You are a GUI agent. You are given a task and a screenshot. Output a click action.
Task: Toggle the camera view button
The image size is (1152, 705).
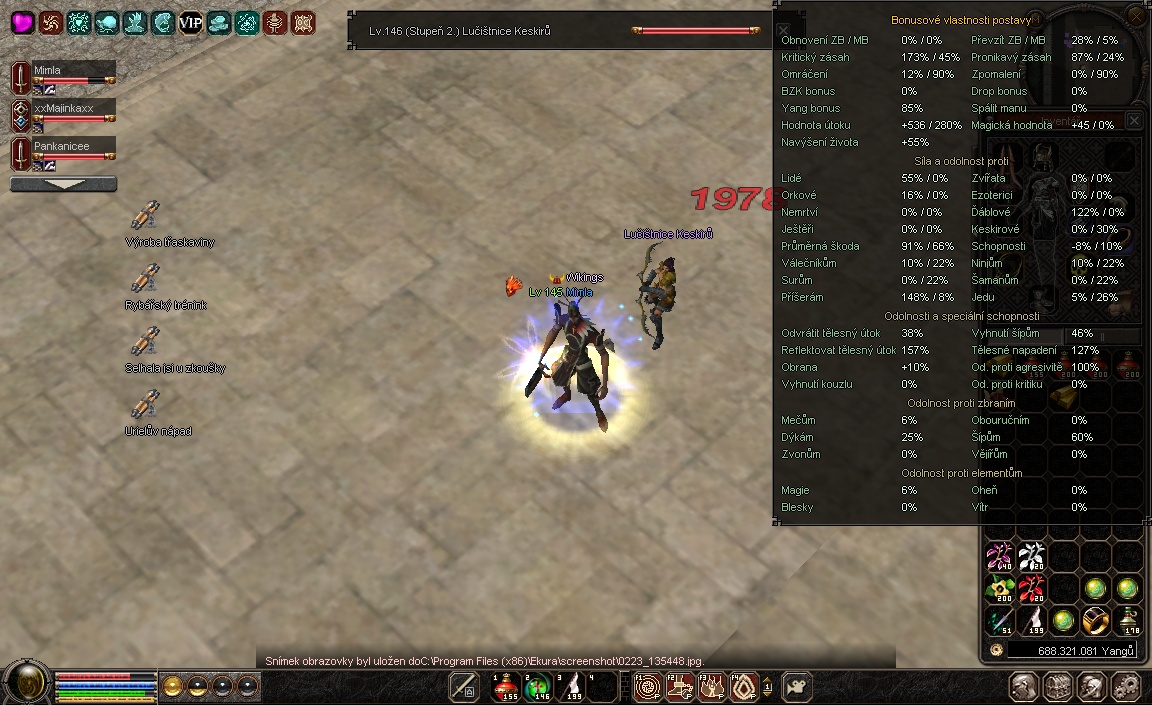click(797, 687)
